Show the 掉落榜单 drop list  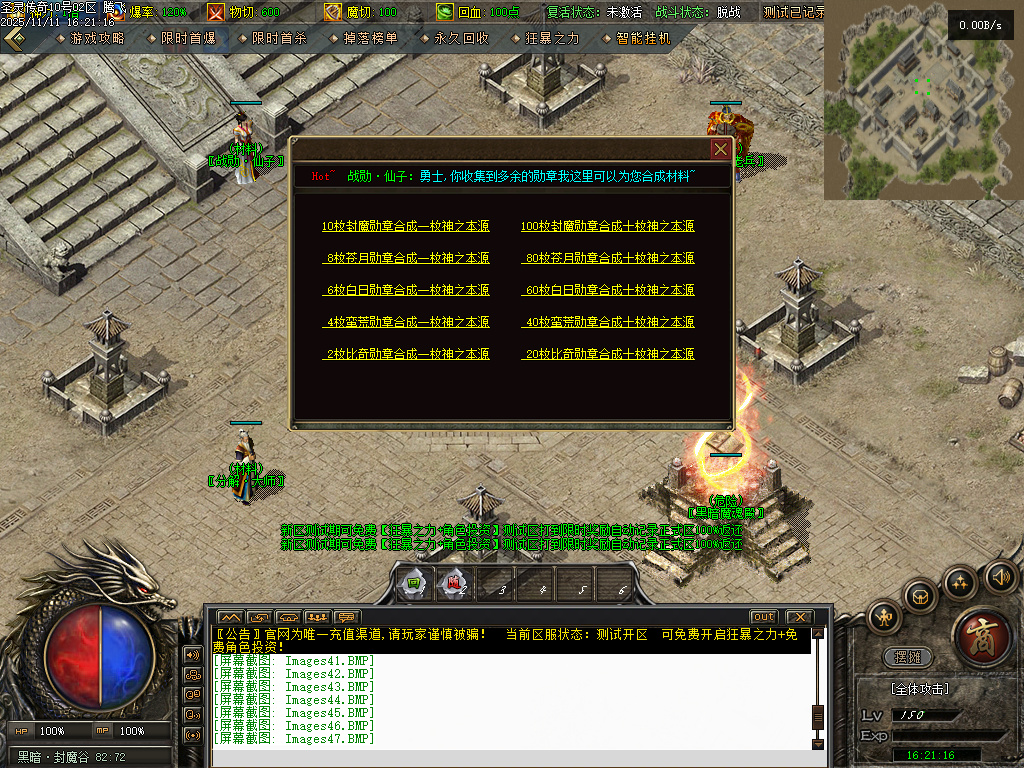370,38
